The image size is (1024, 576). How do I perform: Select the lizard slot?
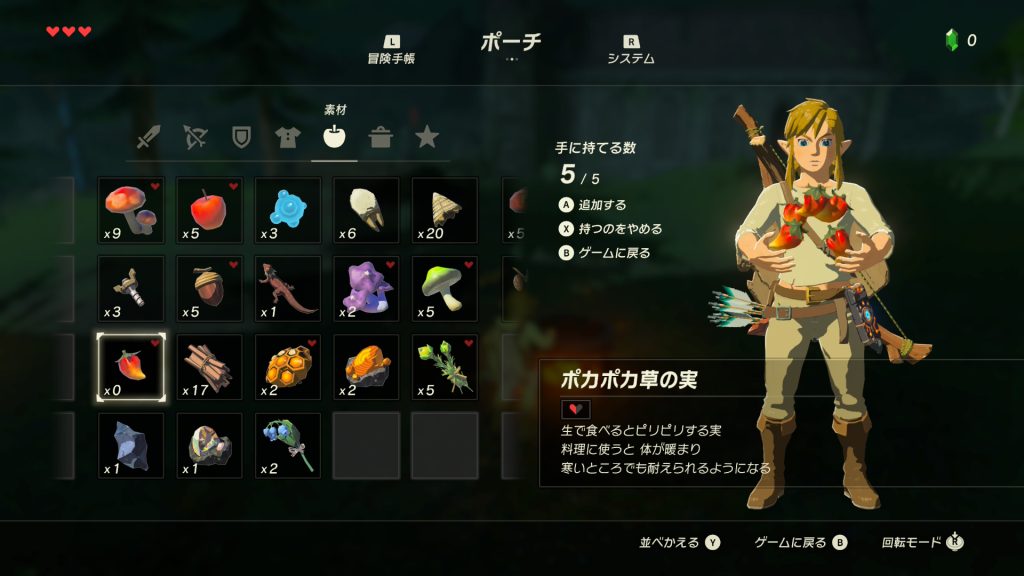click(287, 288)
